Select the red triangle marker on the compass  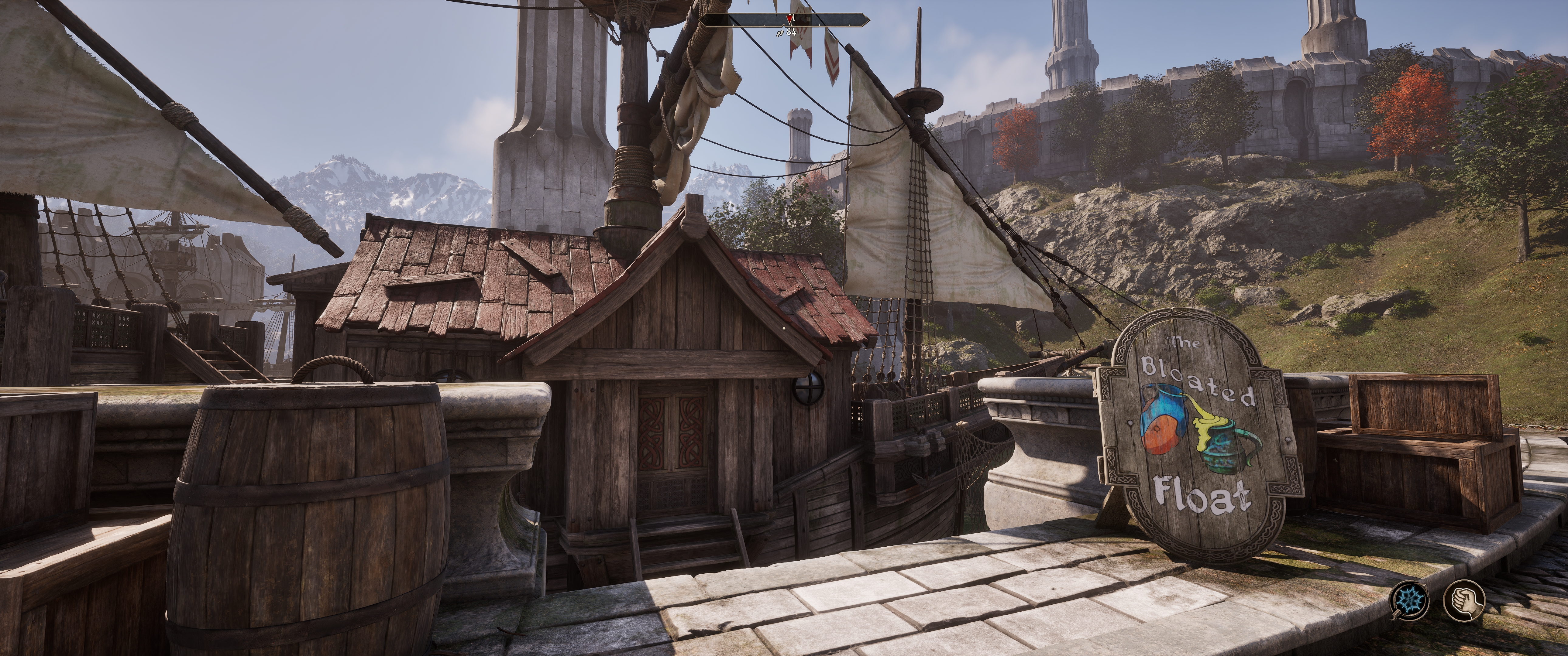coord(789,19)
